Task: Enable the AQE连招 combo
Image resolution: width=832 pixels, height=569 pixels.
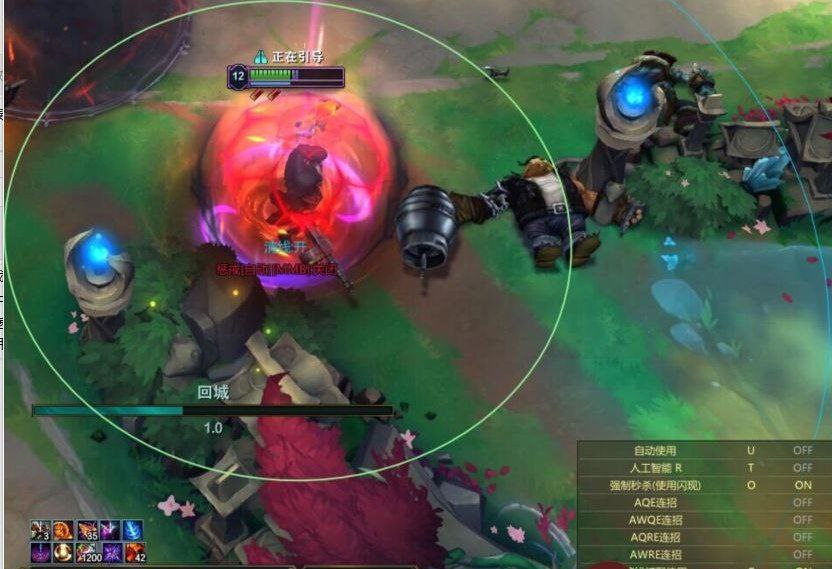Action: click(802, 502)
